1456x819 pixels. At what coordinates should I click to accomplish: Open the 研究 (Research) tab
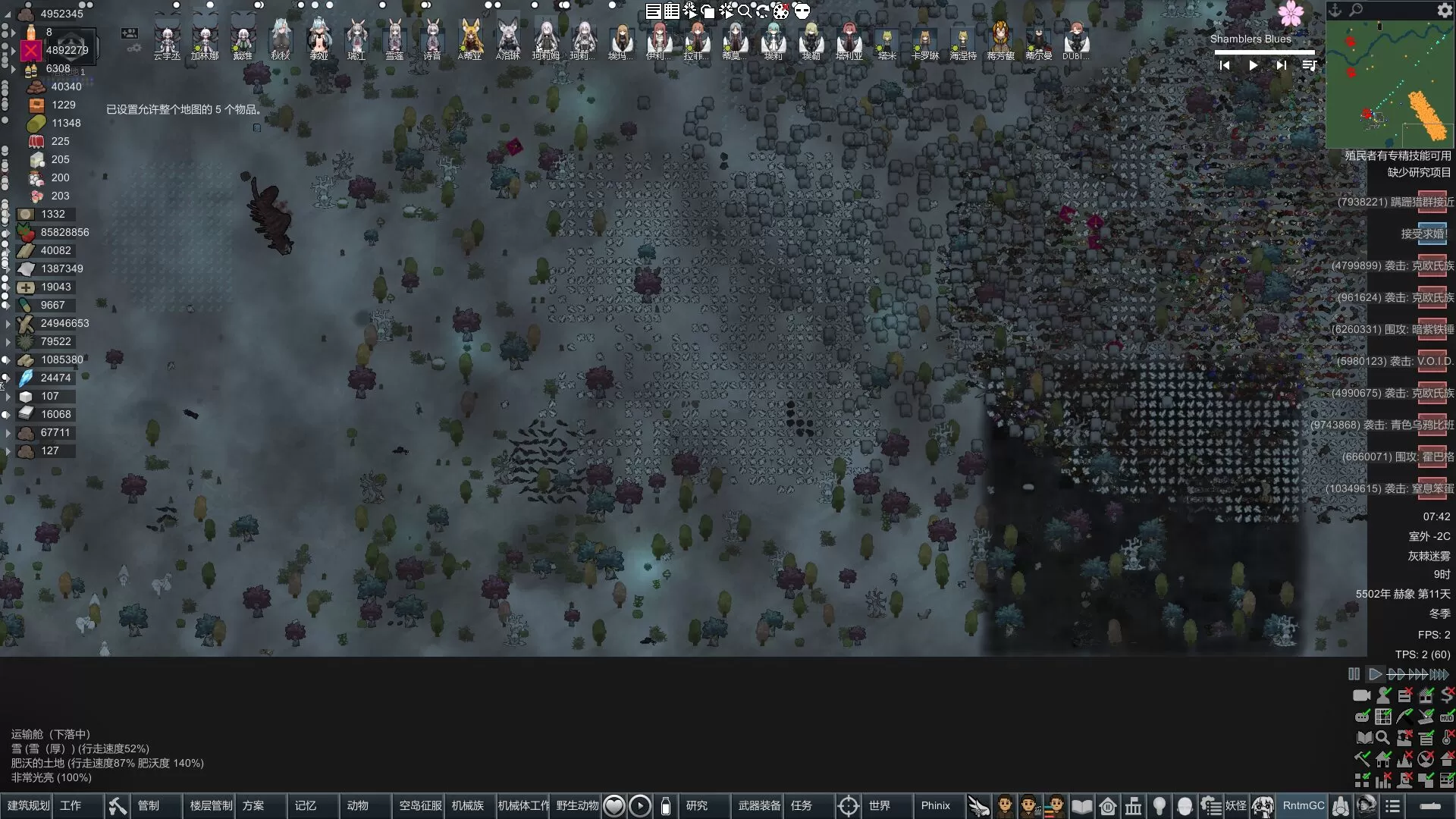[696, 805]
